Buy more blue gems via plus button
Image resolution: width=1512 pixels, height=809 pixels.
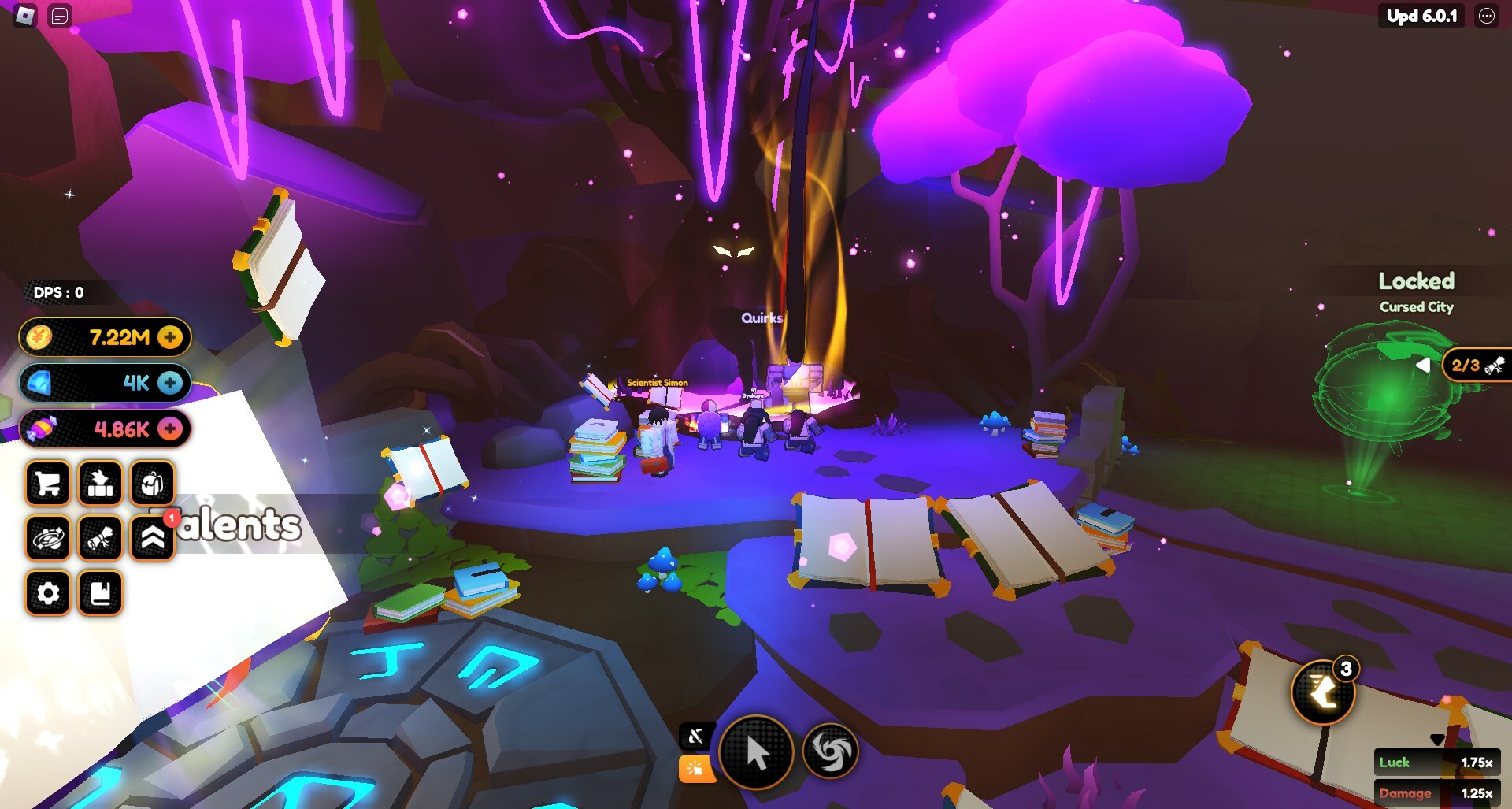coord(169,383)
